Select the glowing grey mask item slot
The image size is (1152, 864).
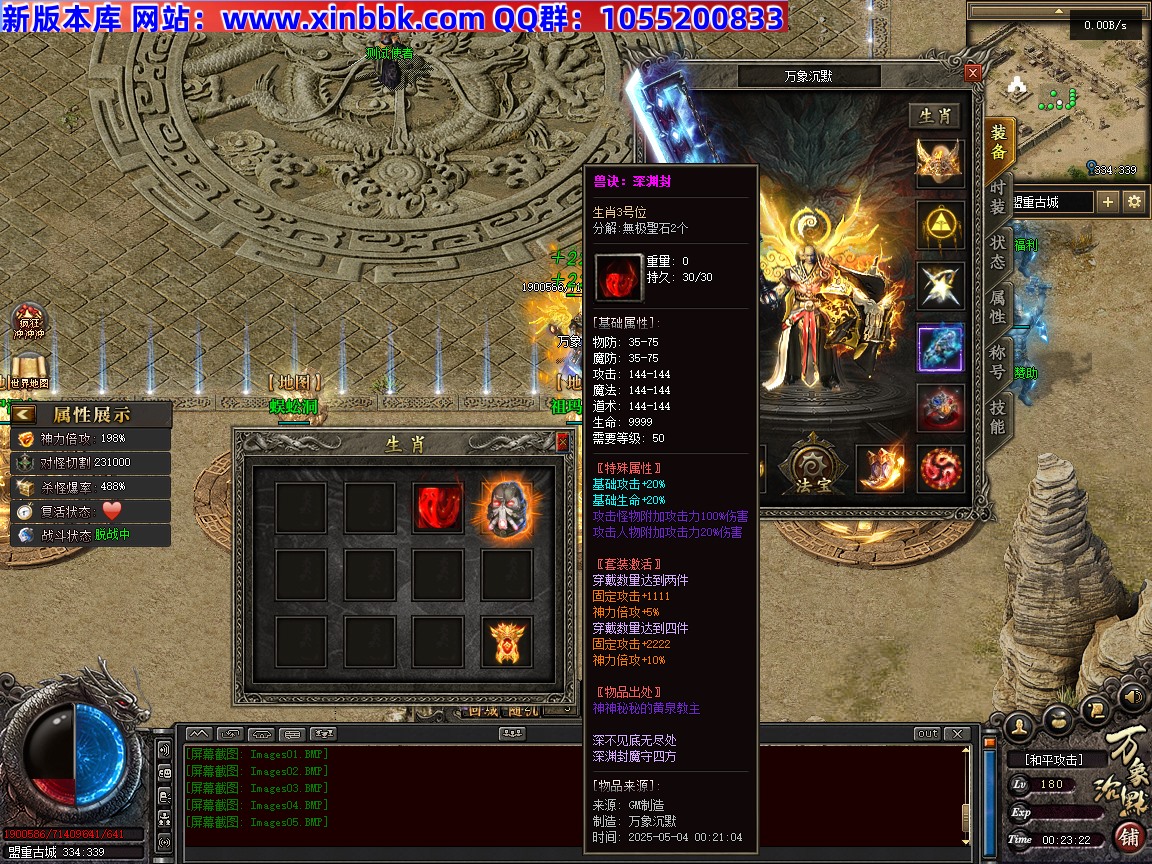tap(506, 508)
